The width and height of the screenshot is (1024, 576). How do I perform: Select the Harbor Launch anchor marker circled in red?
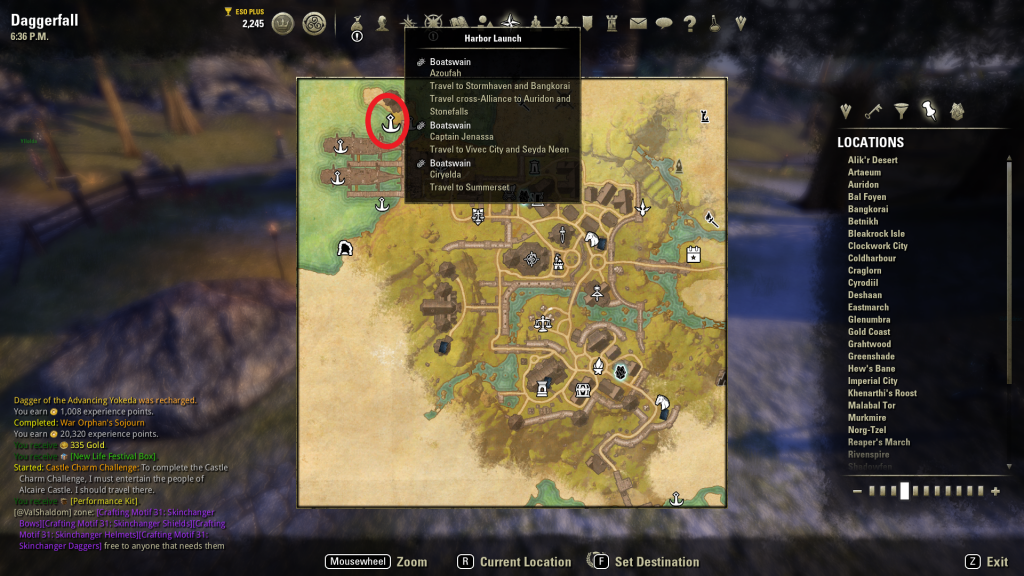[x=388, y=123]
